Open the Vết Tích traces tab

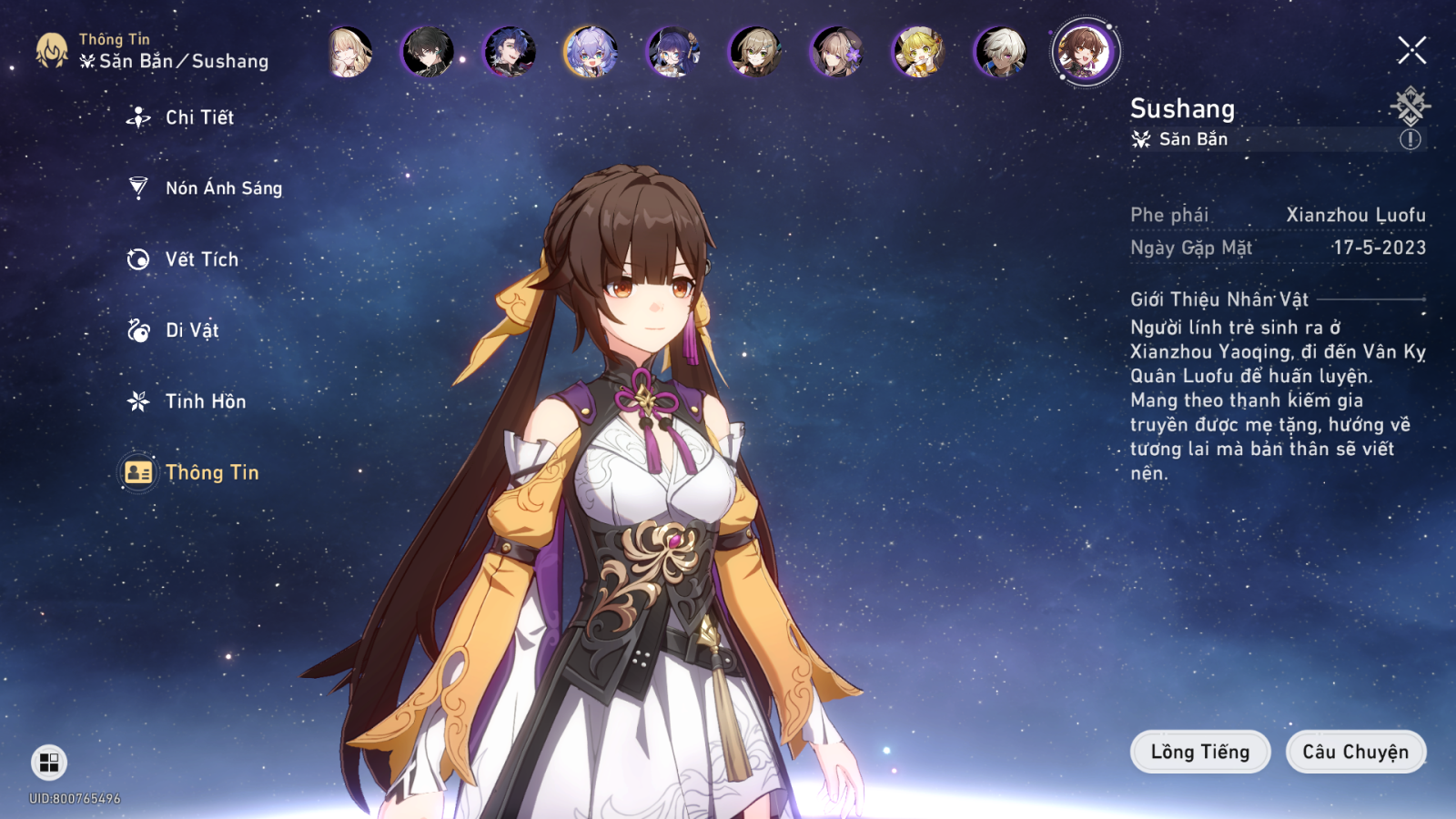(x=201, y=259)
